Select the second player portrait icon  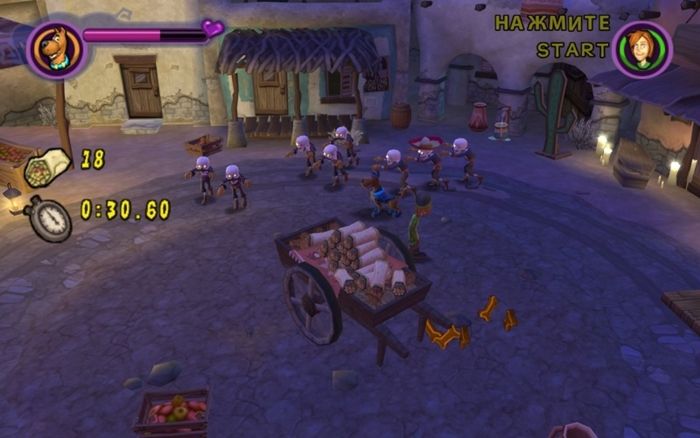pyautogui.click(x=641, y=48)
